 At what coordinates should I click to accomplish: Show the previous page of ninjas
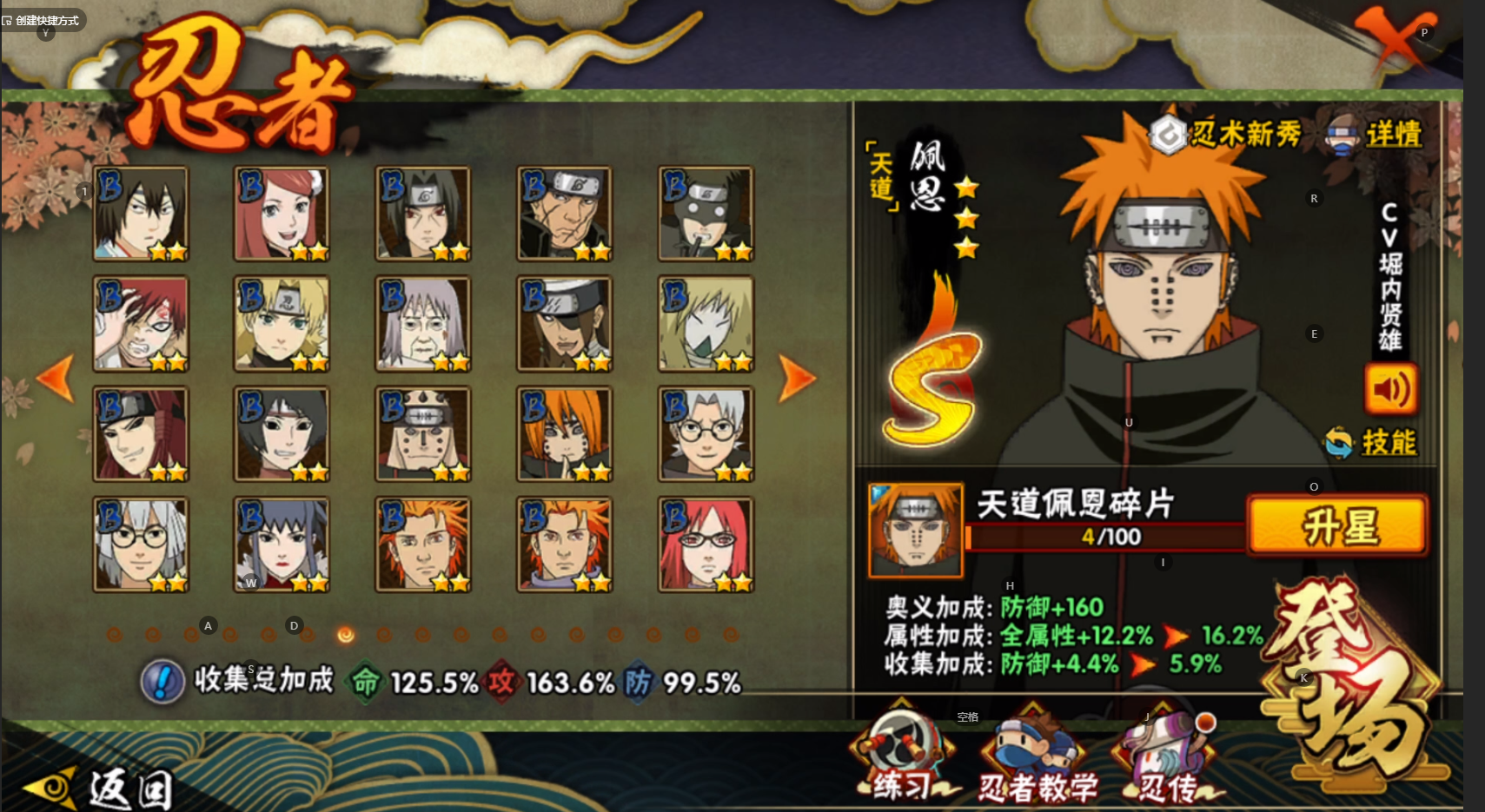[56, 379]
